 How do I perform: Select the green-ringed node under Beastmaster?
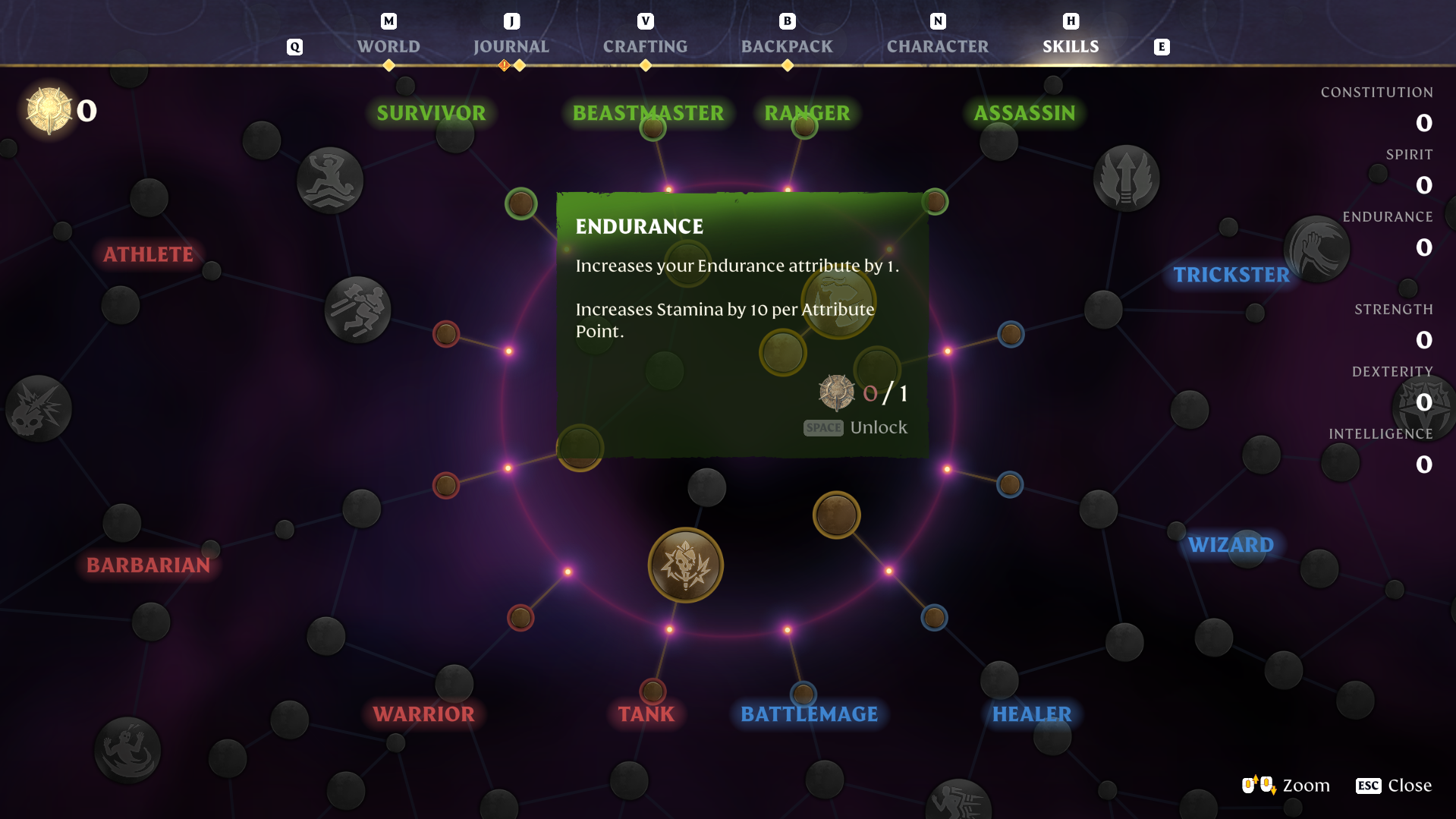652,129
